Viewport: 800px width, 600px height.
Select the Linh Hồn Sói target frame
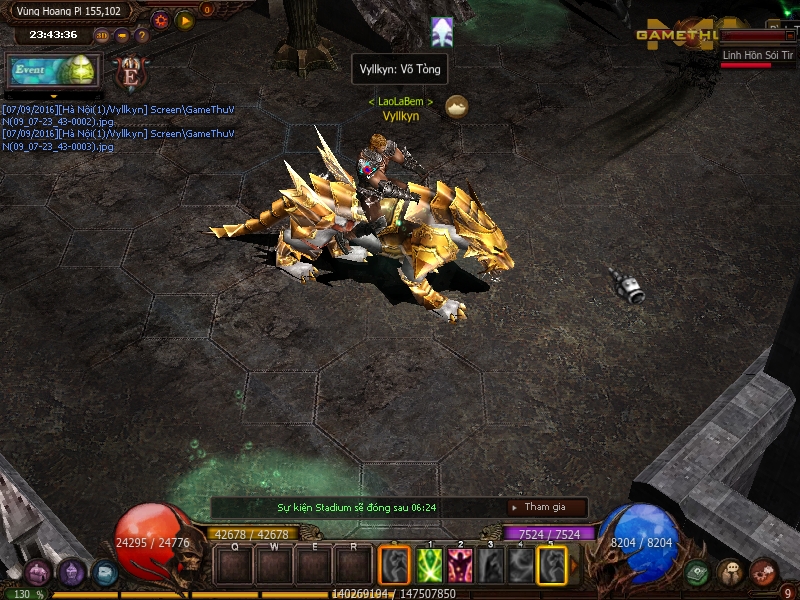[x=758, y=56]
